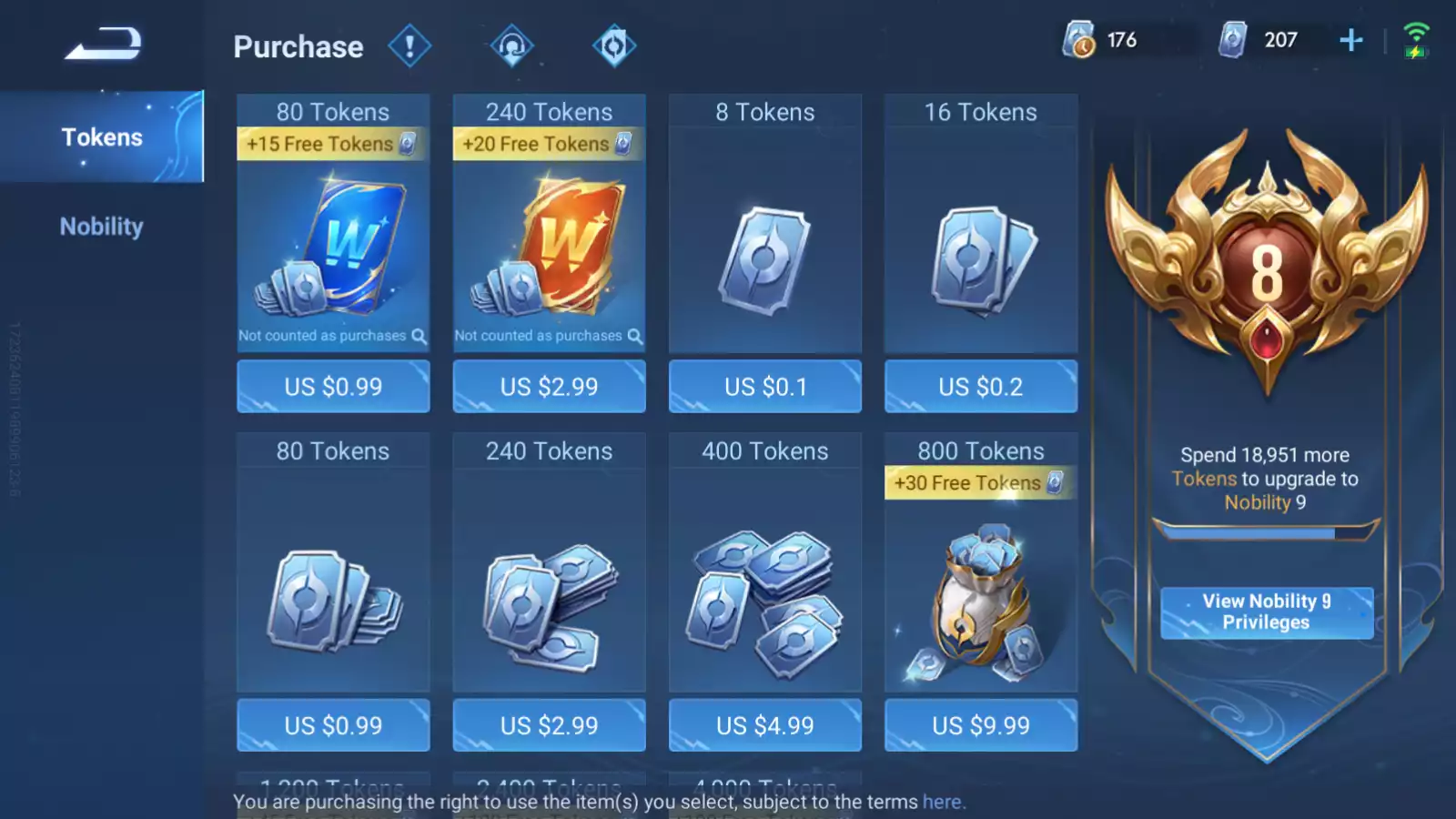Click the plus button to add tokens
Image resolution: width=1456 pixels, height=819 pixels.
click(x=1351, y=40)
